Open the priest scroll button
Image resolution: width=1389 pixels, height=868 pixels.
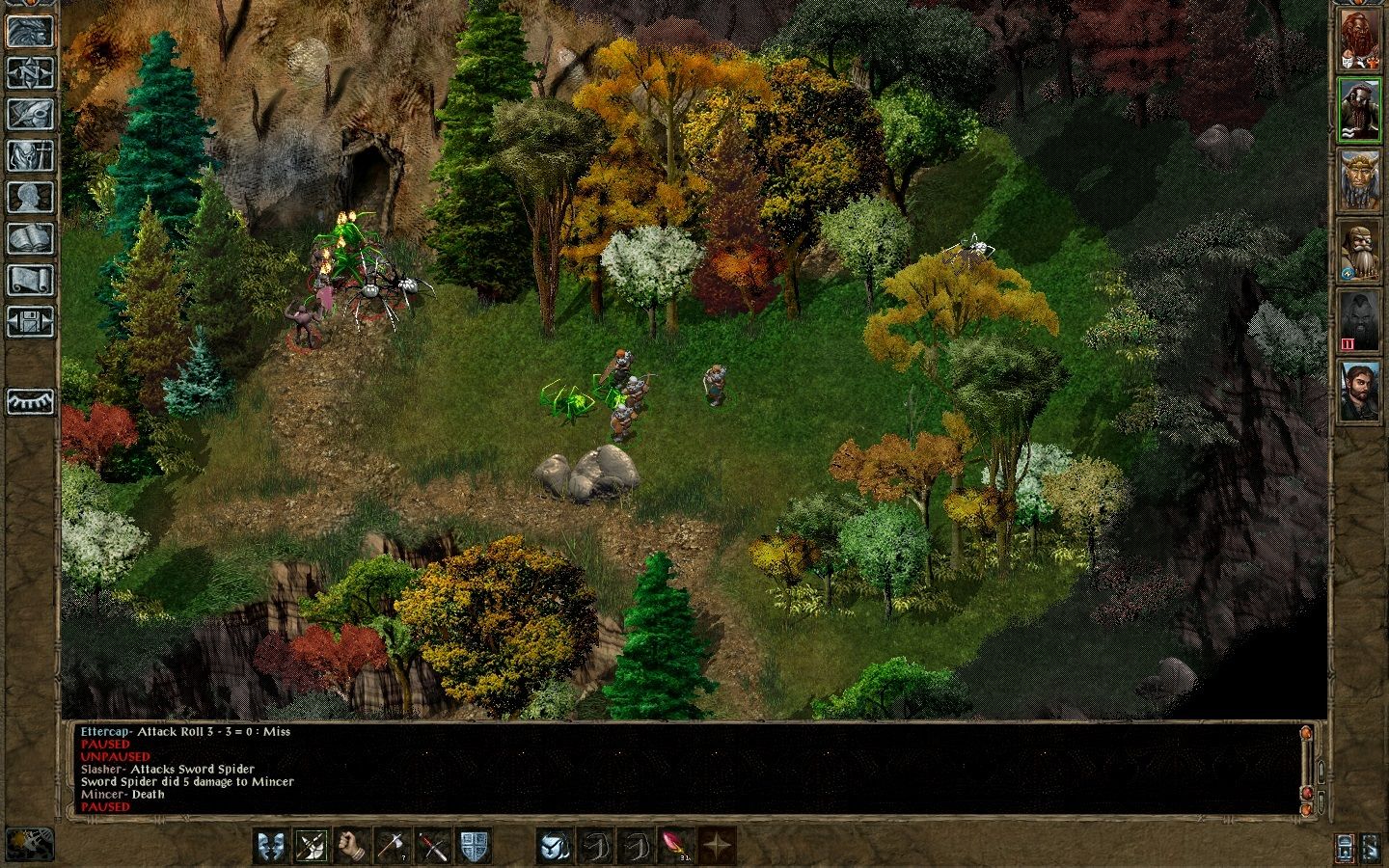(x=30, y=280)
